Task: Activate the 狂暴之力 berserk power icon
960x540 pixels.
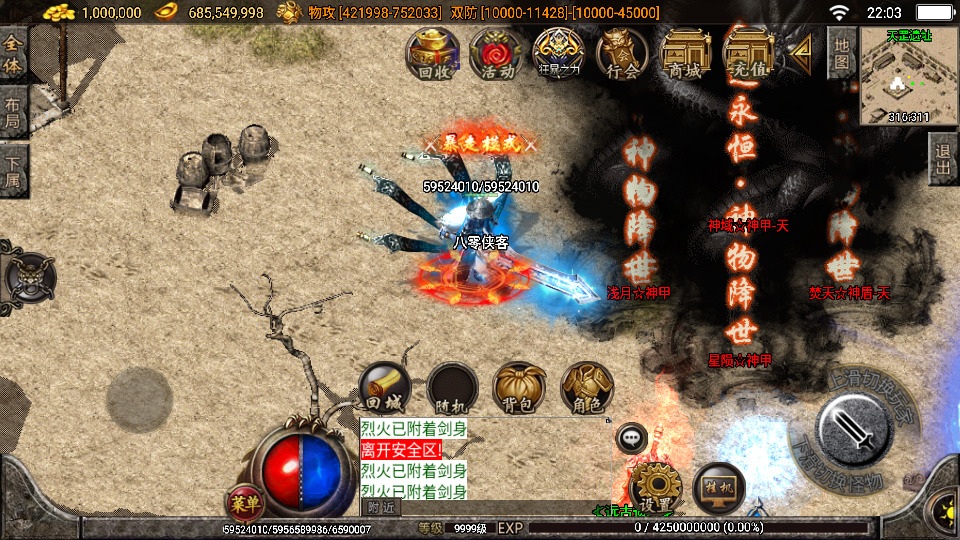Action: click(559, 52)
